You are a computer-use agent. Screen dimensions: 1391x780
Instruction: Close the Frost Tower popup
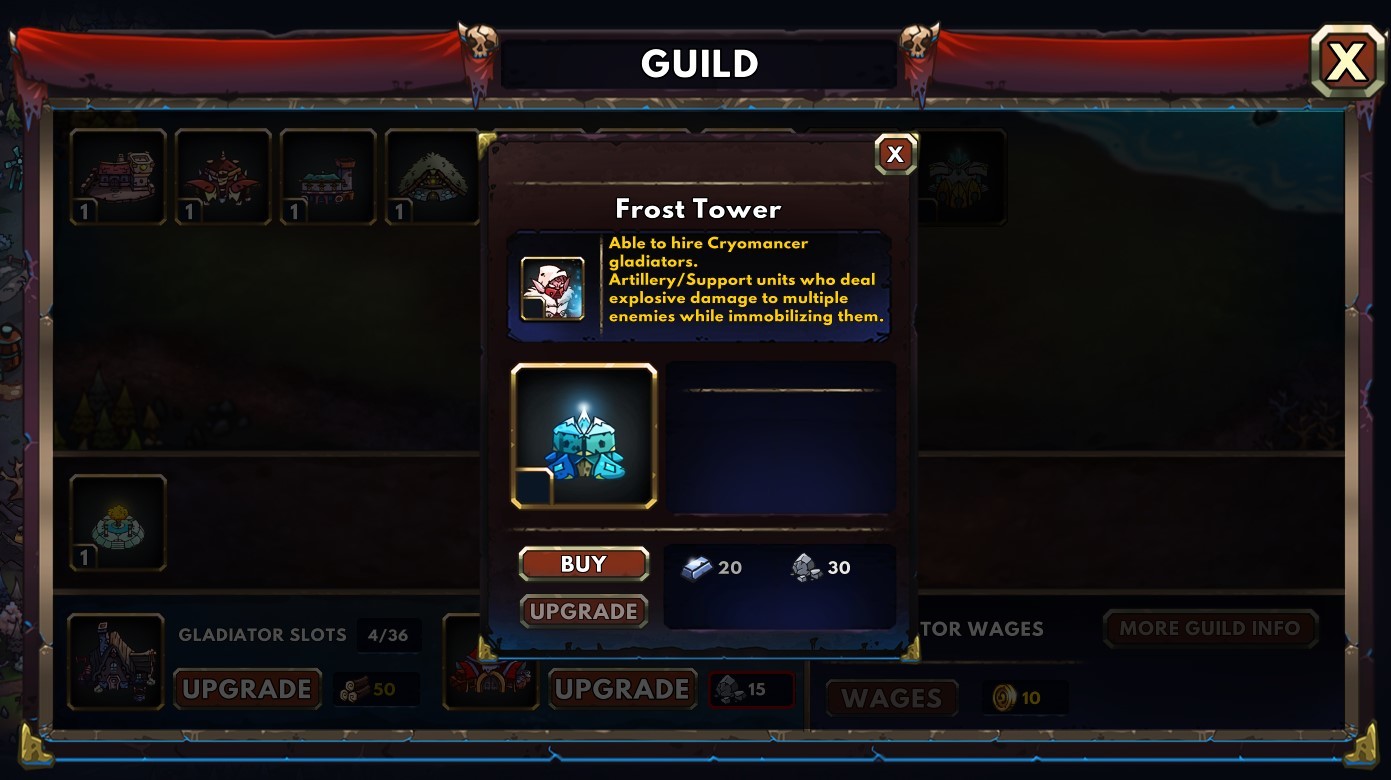pyautogui.click(x=895, y=153)
